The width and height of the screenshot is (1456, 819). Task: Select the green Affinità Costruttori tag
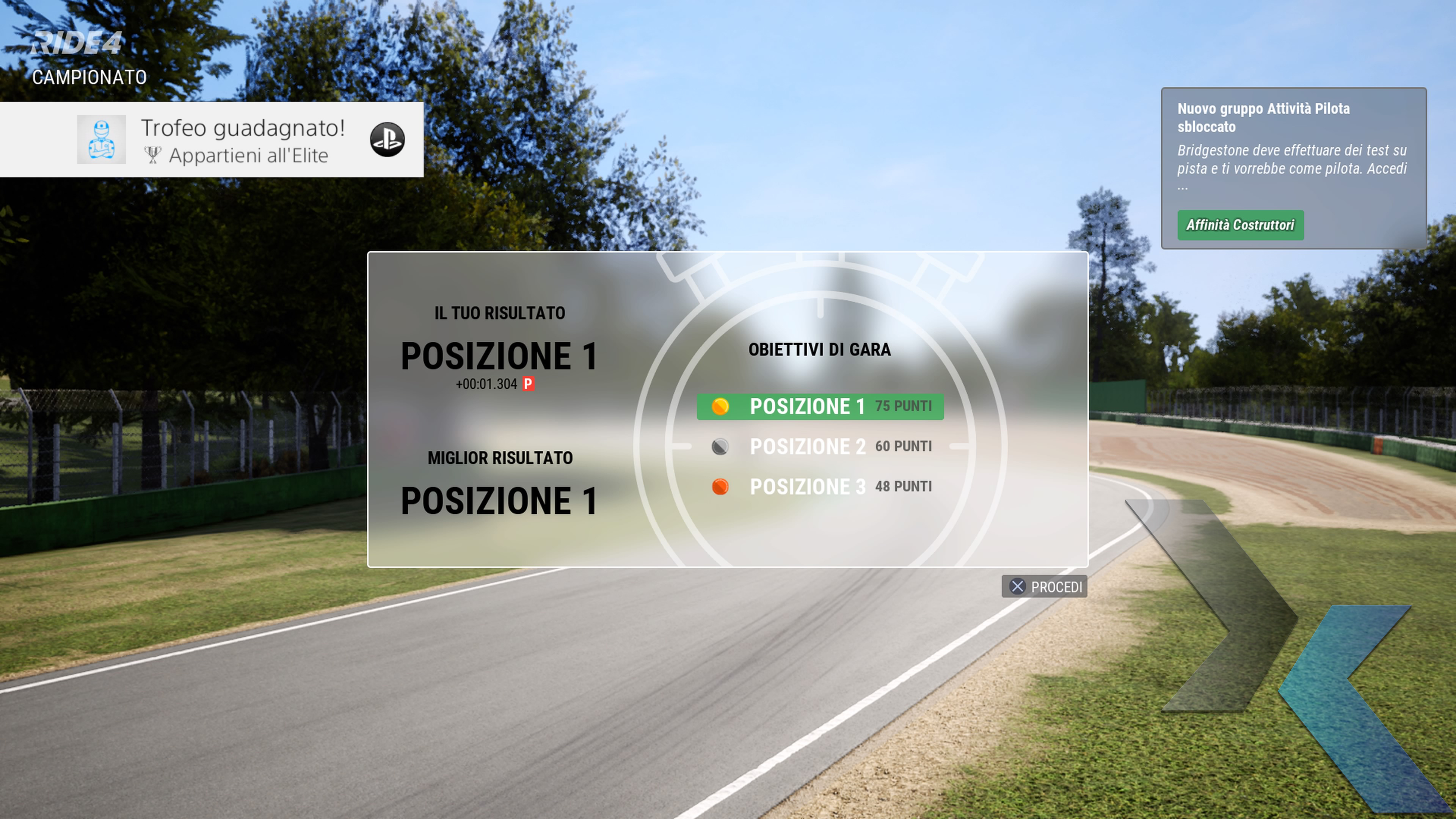[1240, 225]
